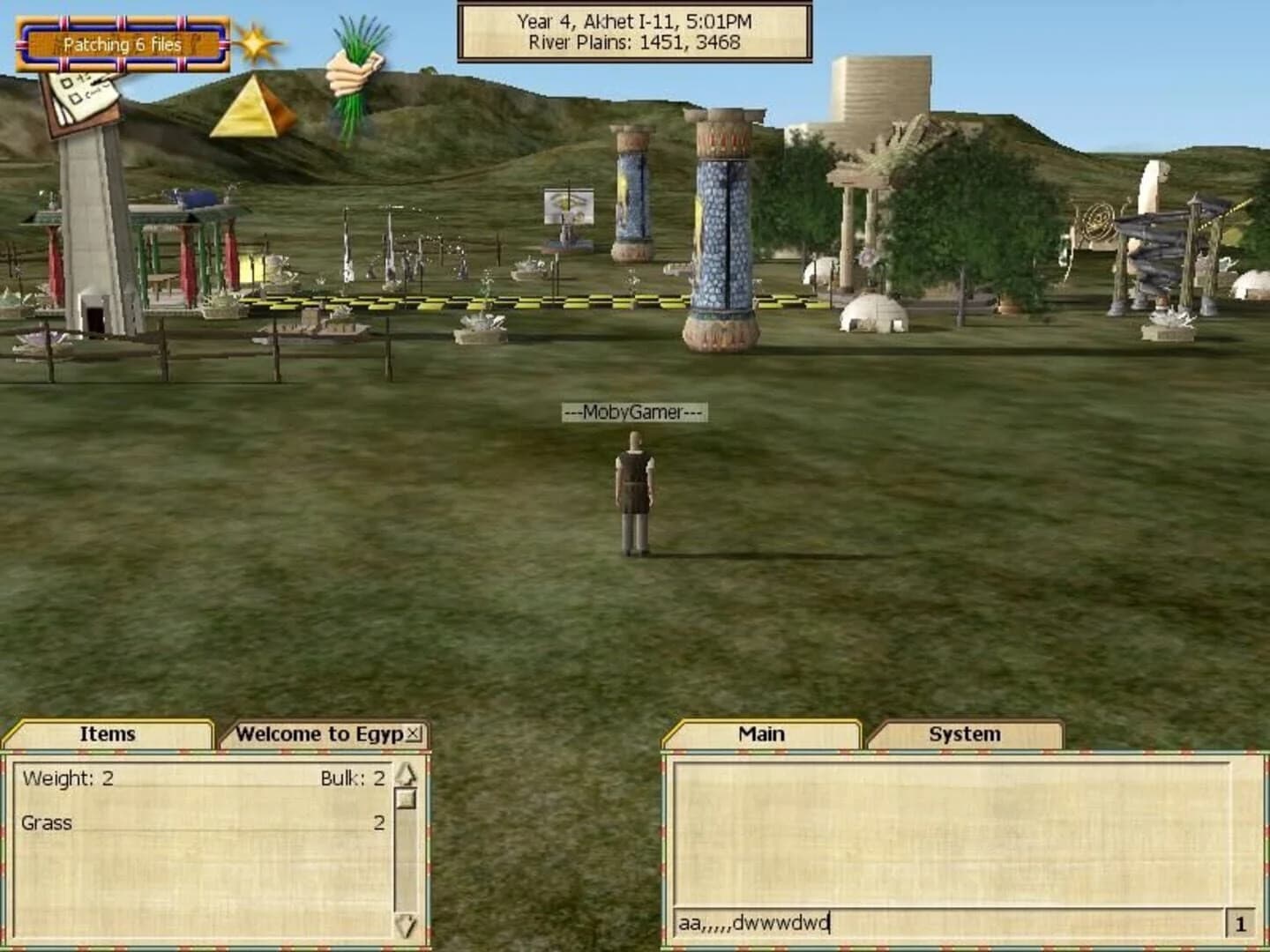Click the golden pyramid menu icon
The width and height of the screenshot is (1270, 952).
(x=254, y=108)
